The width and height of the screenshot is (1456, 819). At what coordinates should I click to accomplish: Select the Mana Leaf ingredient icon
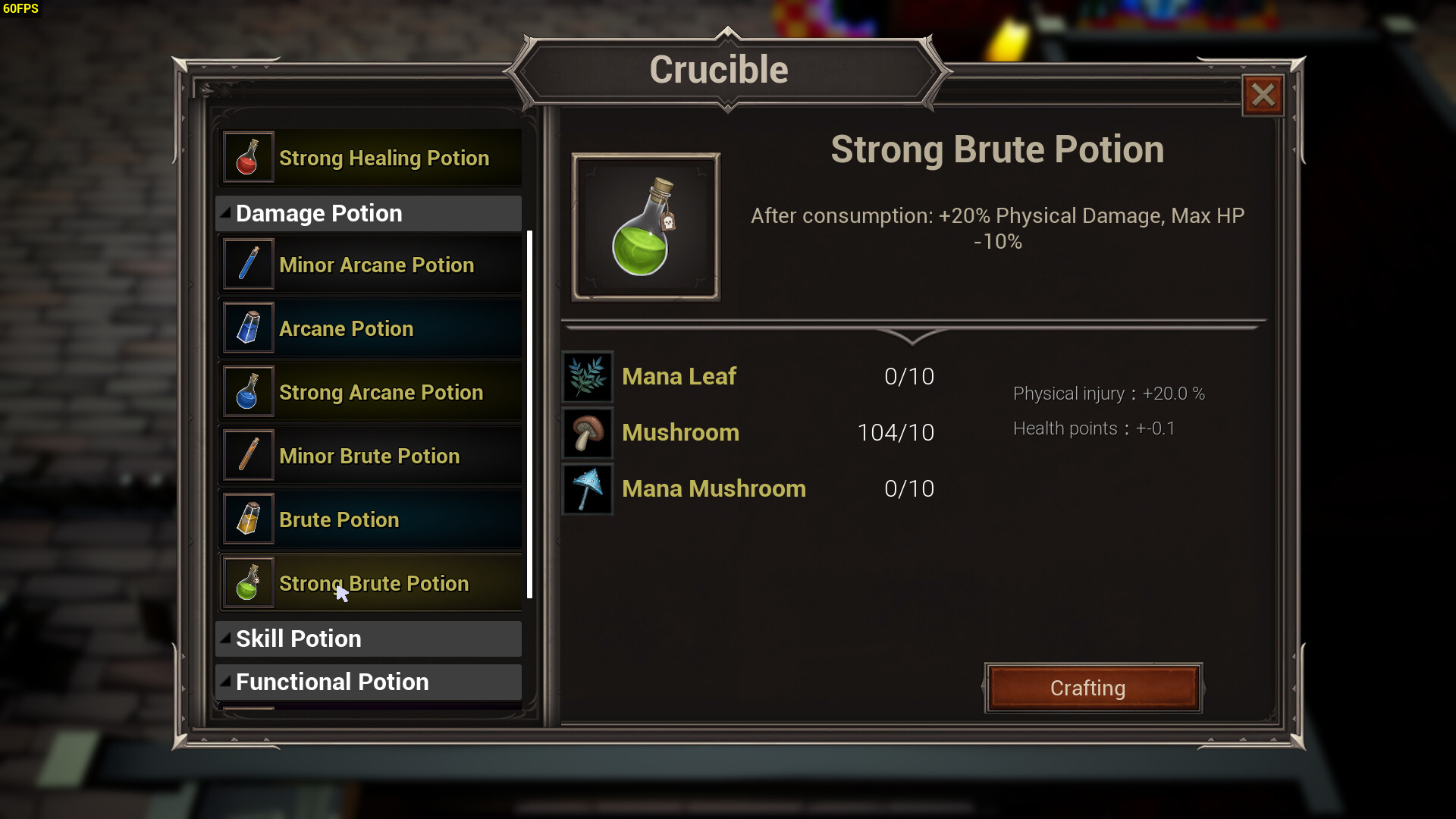pyautogui.click(x=586, y=376)
